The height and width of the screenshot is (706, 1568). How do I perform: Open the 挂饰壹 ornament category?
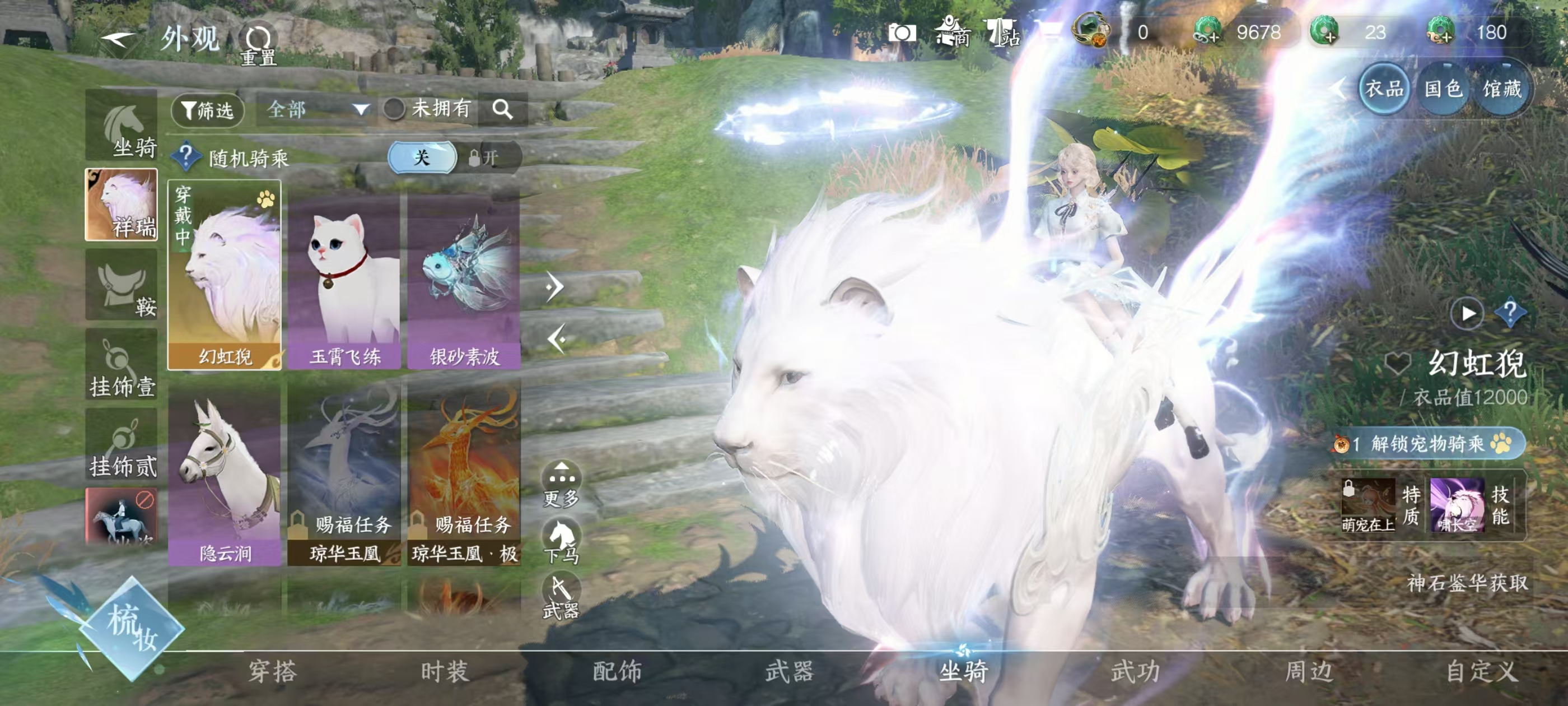coord(122,365)
